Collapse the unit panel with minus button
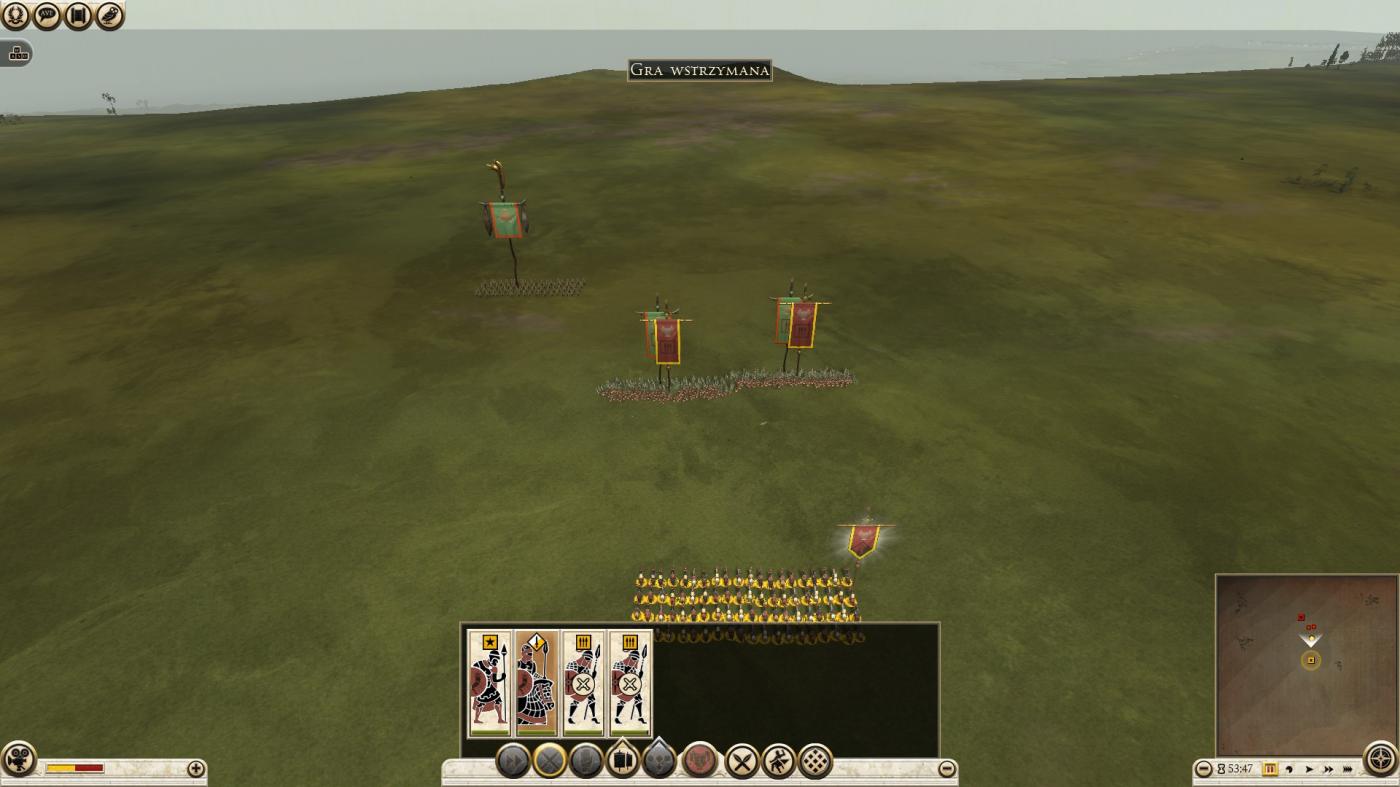Screen dimensions: 1400x787 tap(947, 769)
